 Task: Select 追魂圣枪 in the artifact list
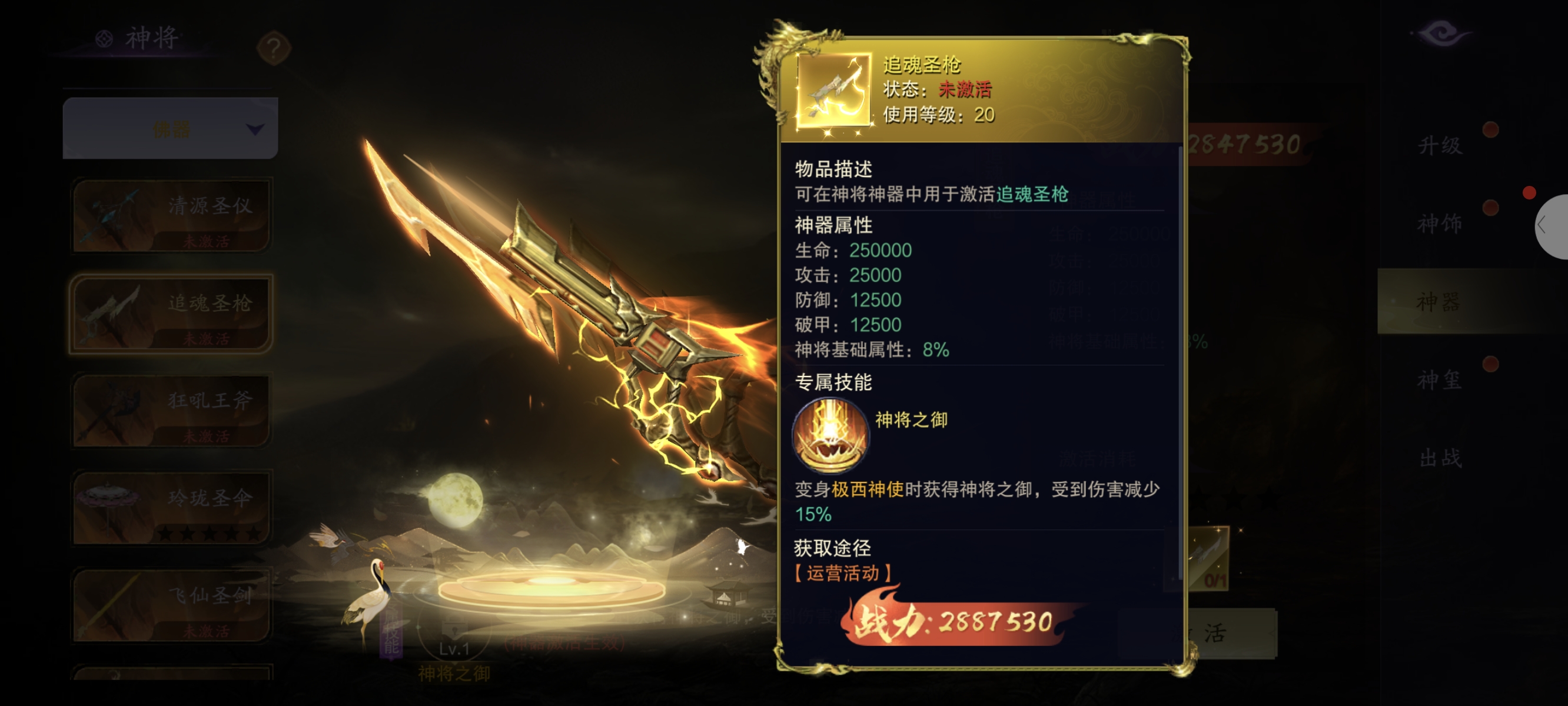(x=171, y=313)
